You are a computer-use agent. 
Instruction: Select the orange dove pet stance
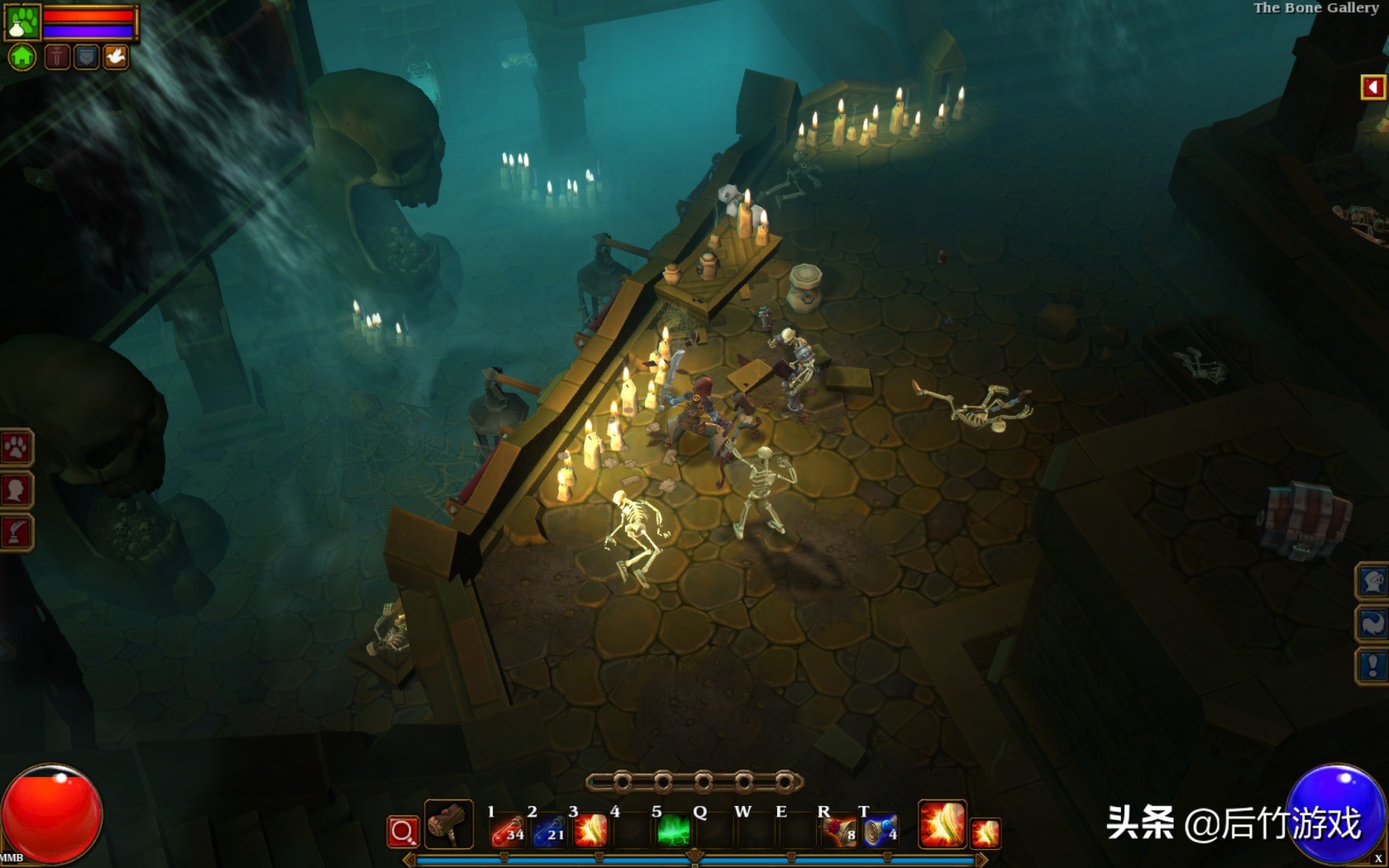pos(116,57)
